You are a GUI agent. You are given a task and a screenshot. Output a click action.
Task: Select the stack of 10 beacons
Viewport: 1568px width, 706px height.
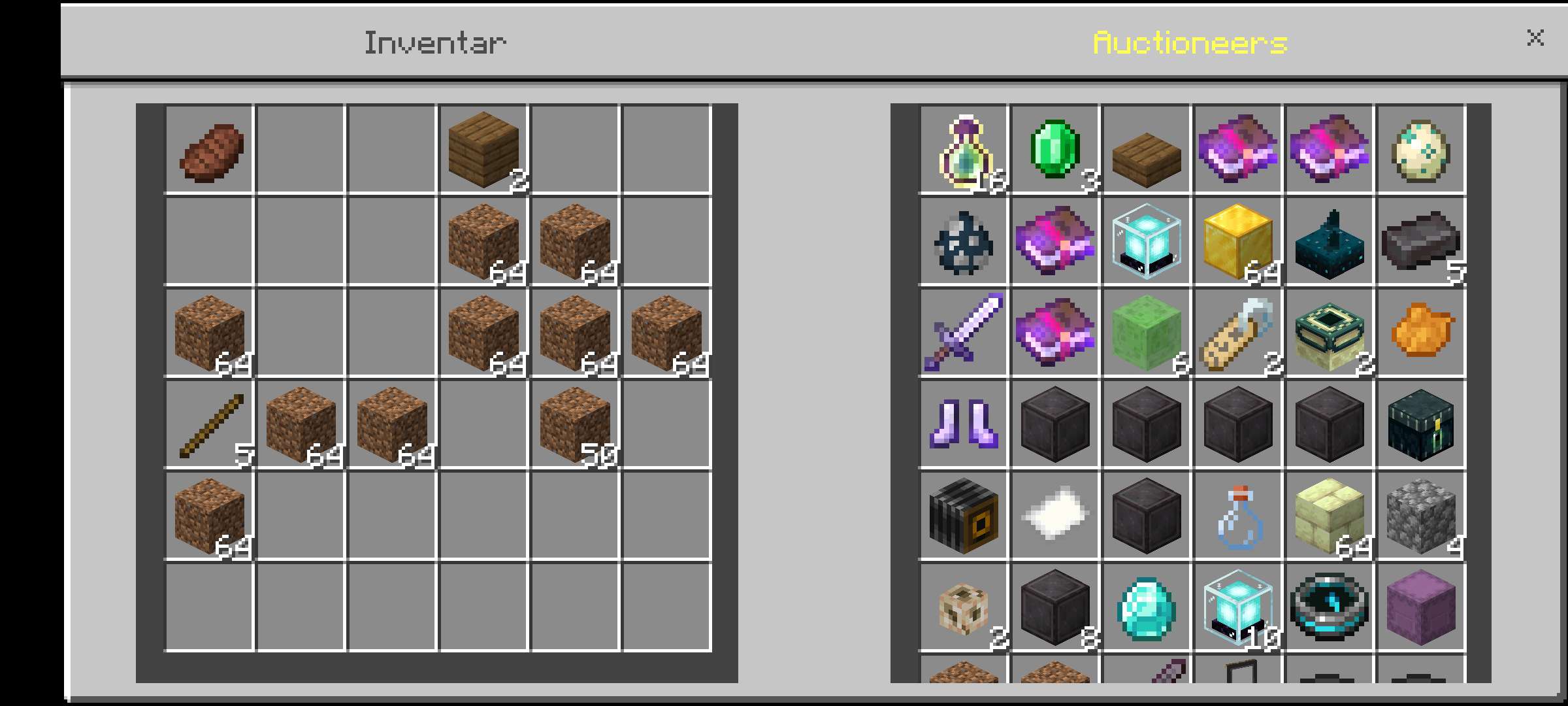(1238, 607)
